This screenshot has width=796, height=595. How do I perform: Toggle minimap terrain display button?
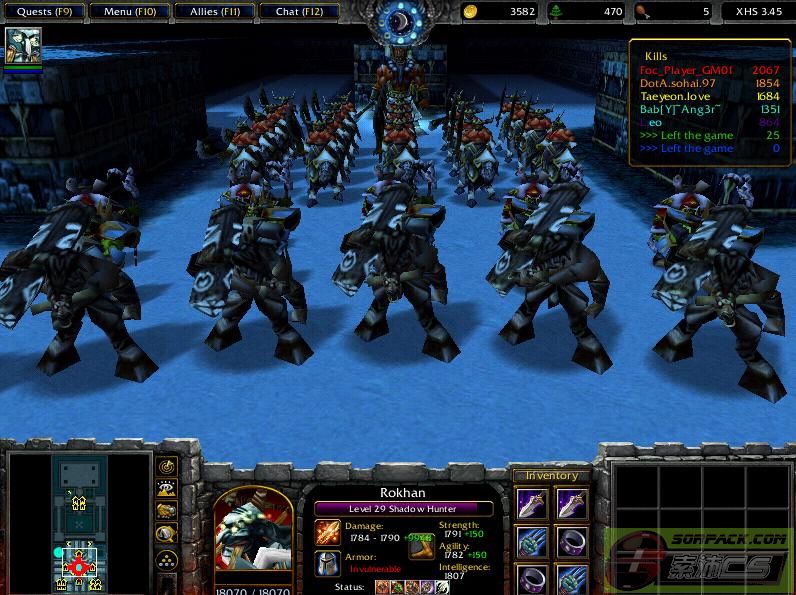point(166,489)
